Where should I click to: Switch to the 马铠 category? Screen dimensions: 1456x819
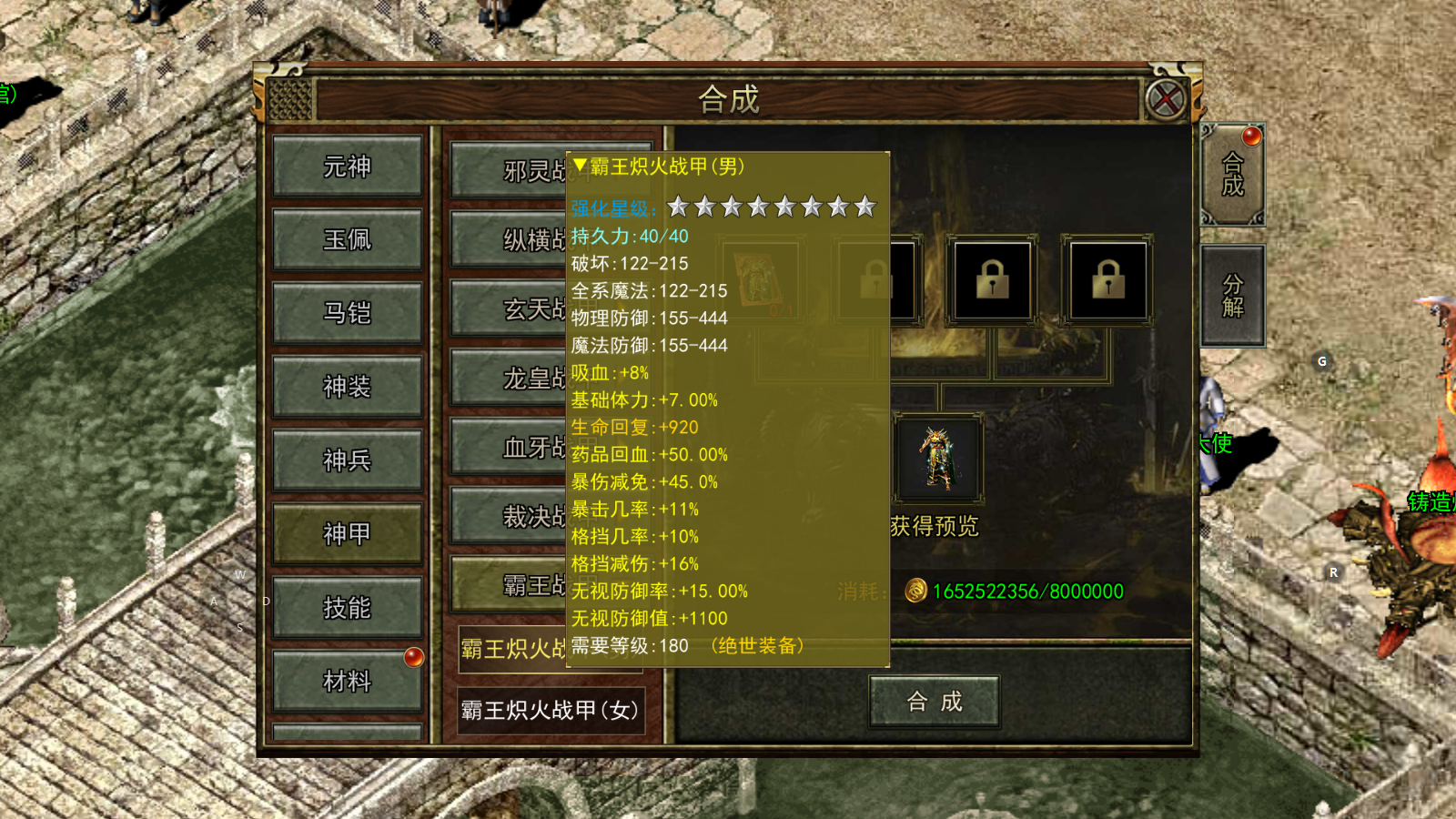click(347, 313)
